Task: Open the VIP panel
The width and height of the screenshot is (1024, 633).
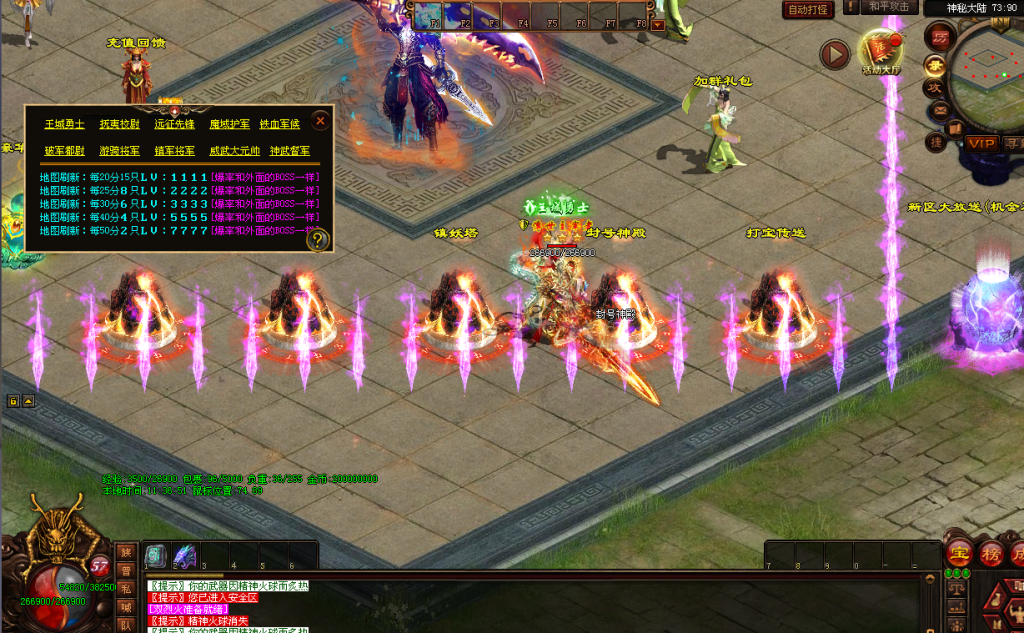Action: tap(981, 144)
